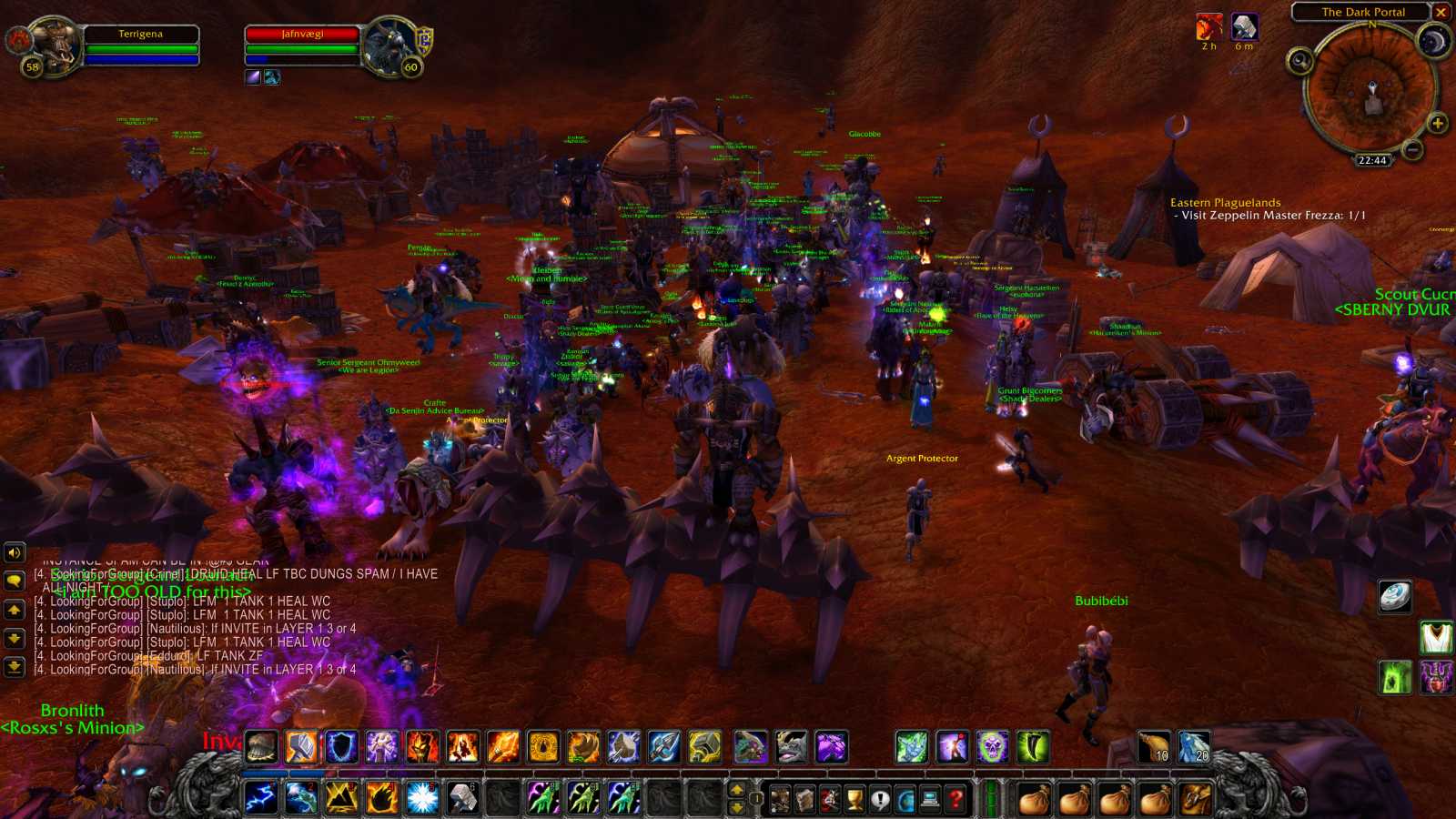Switch action bar page with up arrow
The image size is (1456, 819).
coord(737,788)
